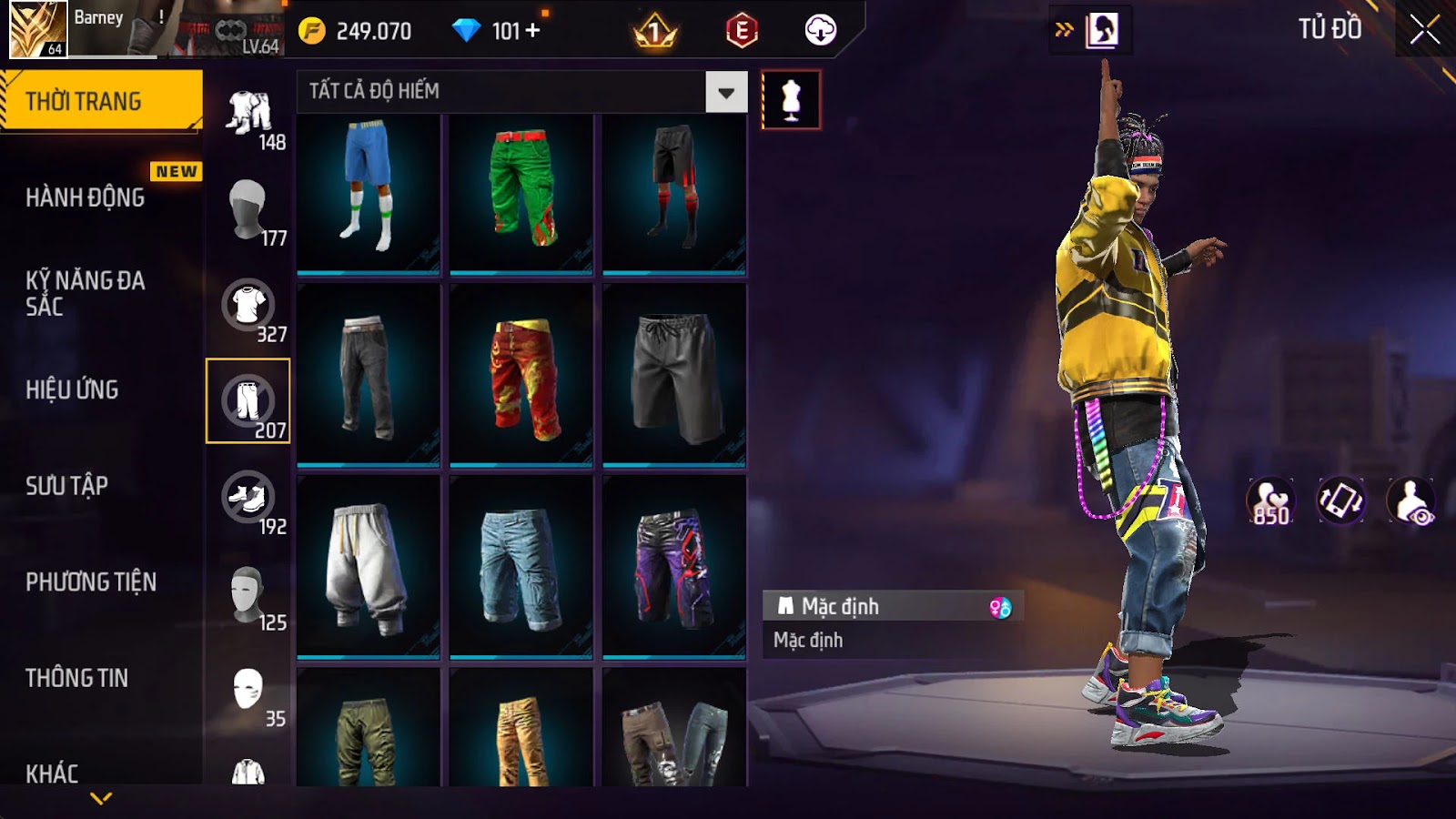This screenshot has height=819, width=1456.
Task: Select the outfit sets category with 148 items
Action: pos(249,116)
